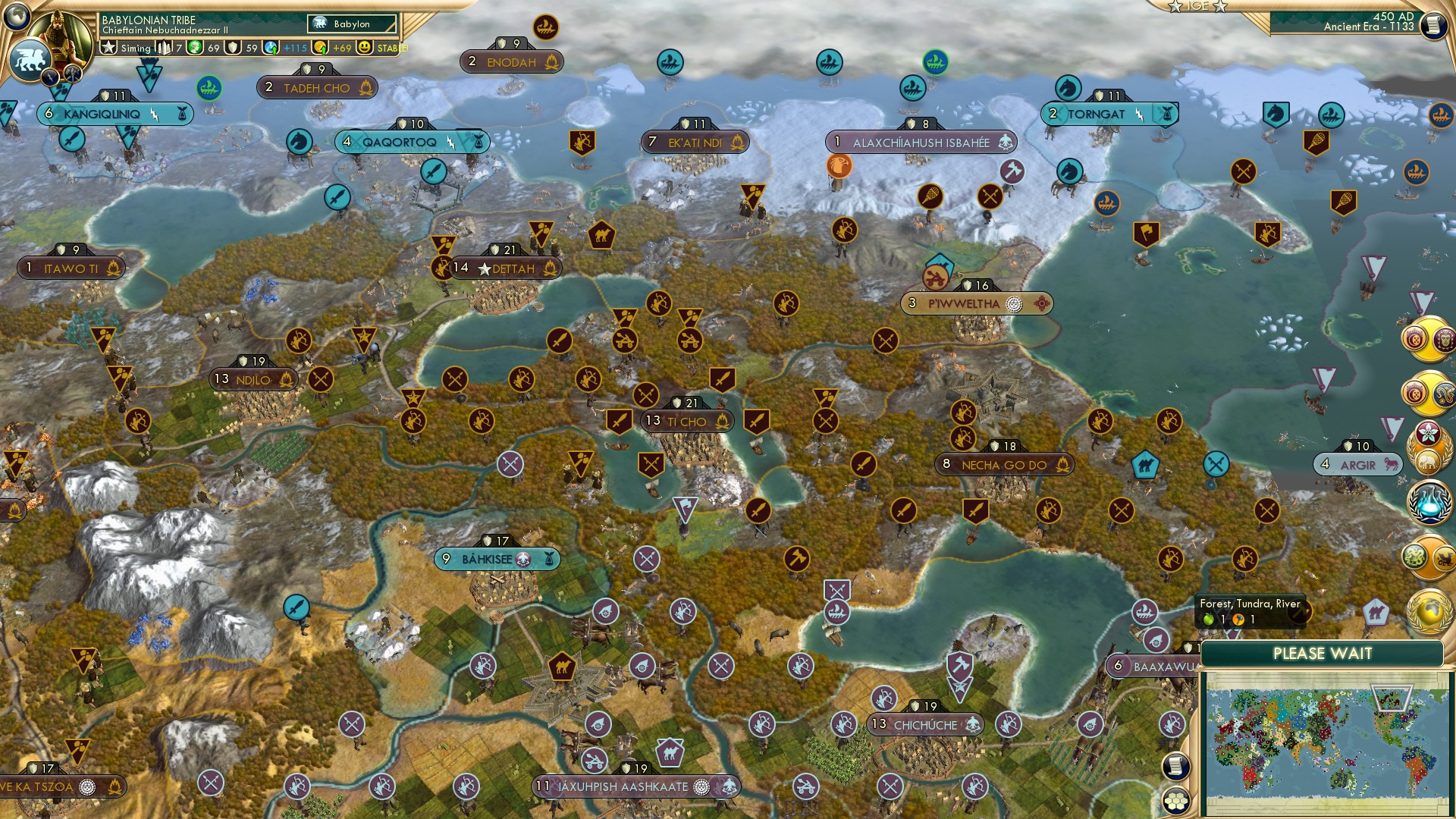Click the Babylonian lion emblem in top-left corner
The height and width of the screenshot is (819, 1456).
tap(31, 60)
